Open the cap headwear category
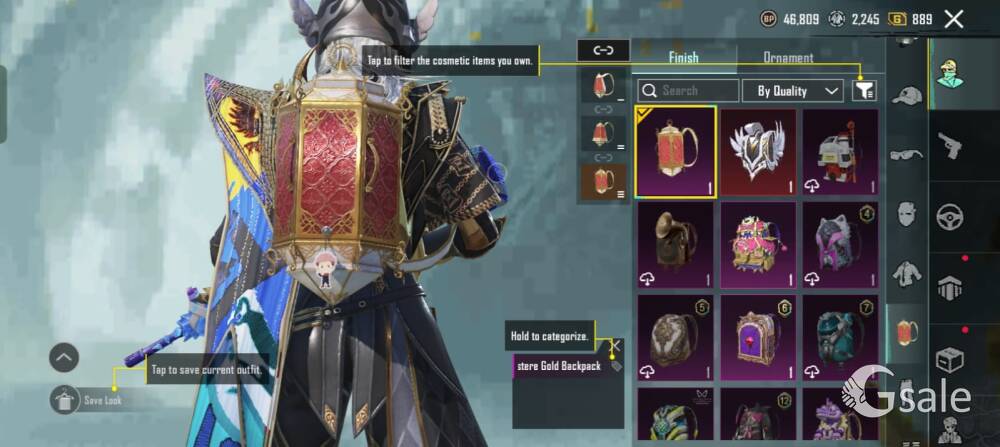The width and height of the screenshot is (1000, 447). [907, 96]
